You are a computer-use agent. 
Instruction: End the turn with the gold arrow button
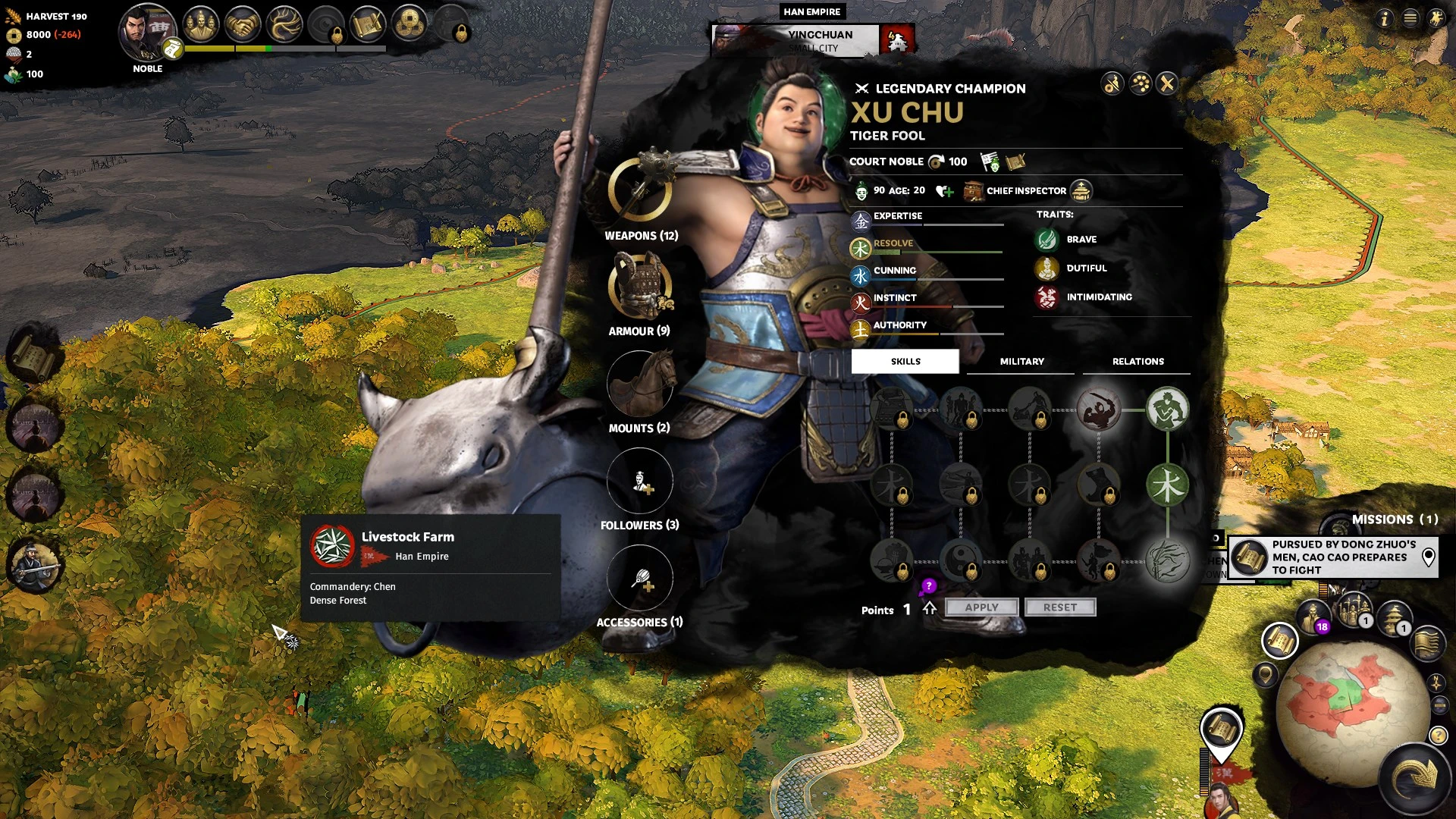tap(1415, 777)
